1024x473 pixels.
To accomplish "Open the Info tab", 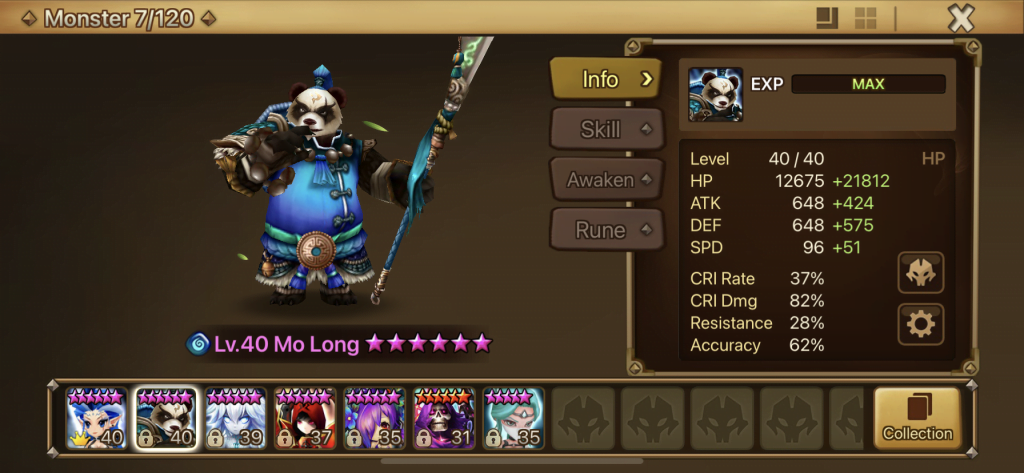I will (606, 79).
